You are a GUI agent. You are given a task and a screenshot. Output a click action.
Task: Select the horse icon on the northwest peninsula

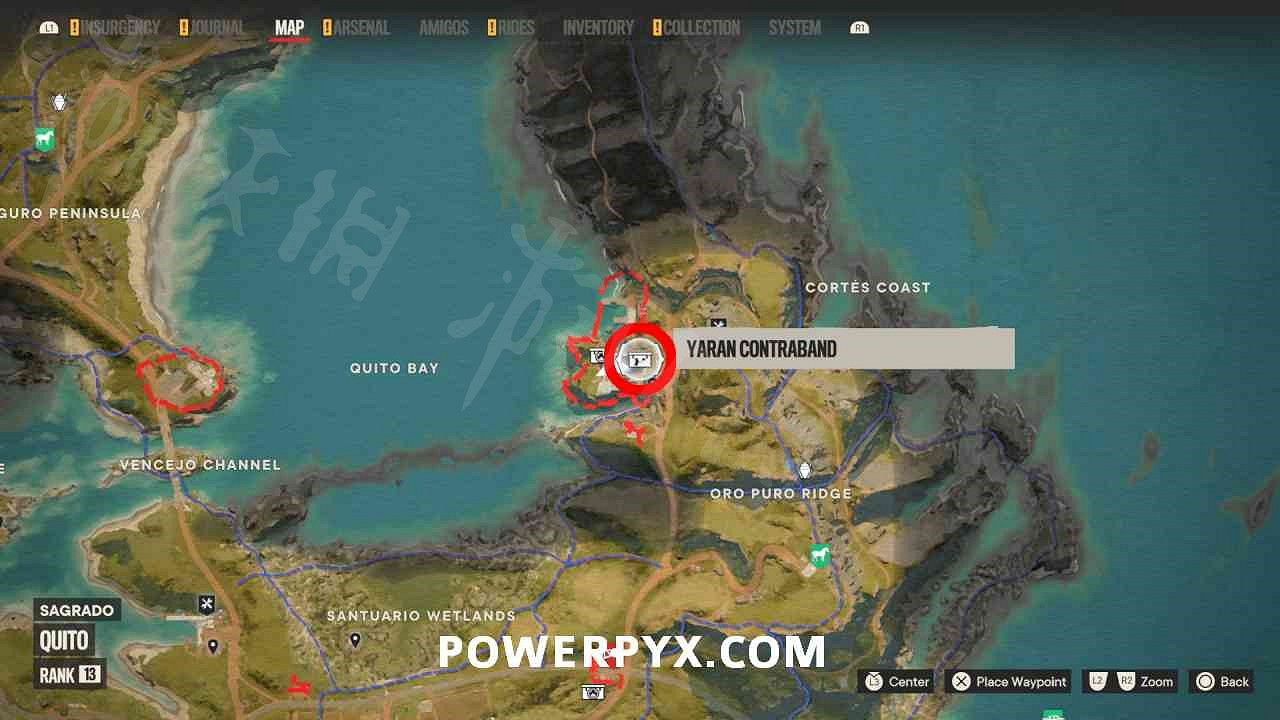pos(44,140)
